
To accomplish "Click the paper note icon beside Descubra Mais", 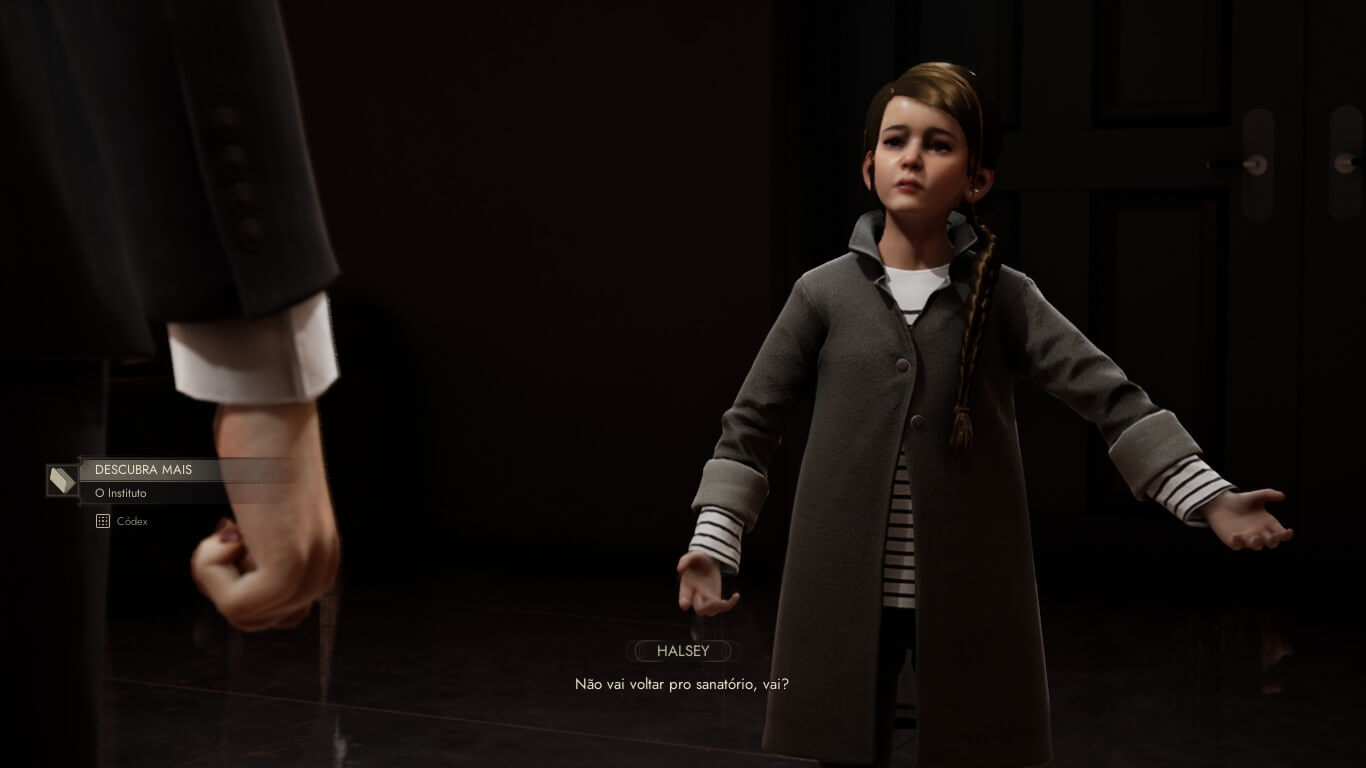I will tap(62, 480).
